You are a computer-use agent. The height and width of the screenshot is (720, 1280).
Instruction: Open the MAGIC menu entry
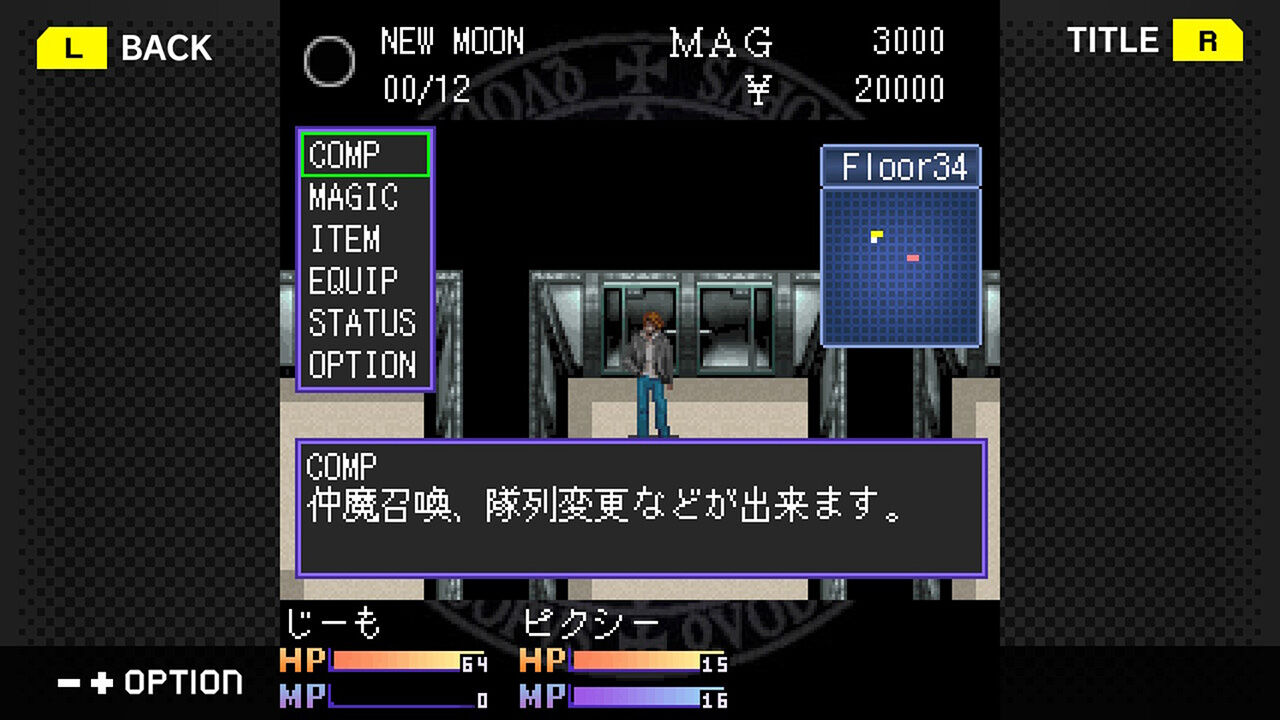click(x=352, y=198)
